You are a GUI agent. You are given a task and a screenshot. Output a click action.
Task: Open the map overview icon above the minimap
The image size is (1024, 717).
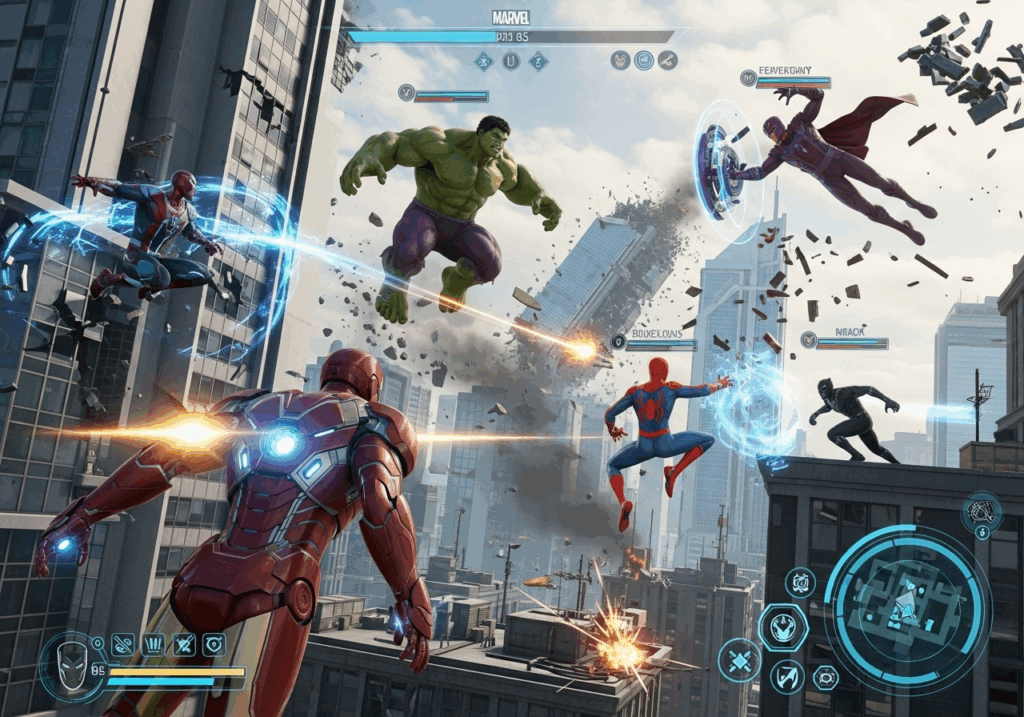981,512
